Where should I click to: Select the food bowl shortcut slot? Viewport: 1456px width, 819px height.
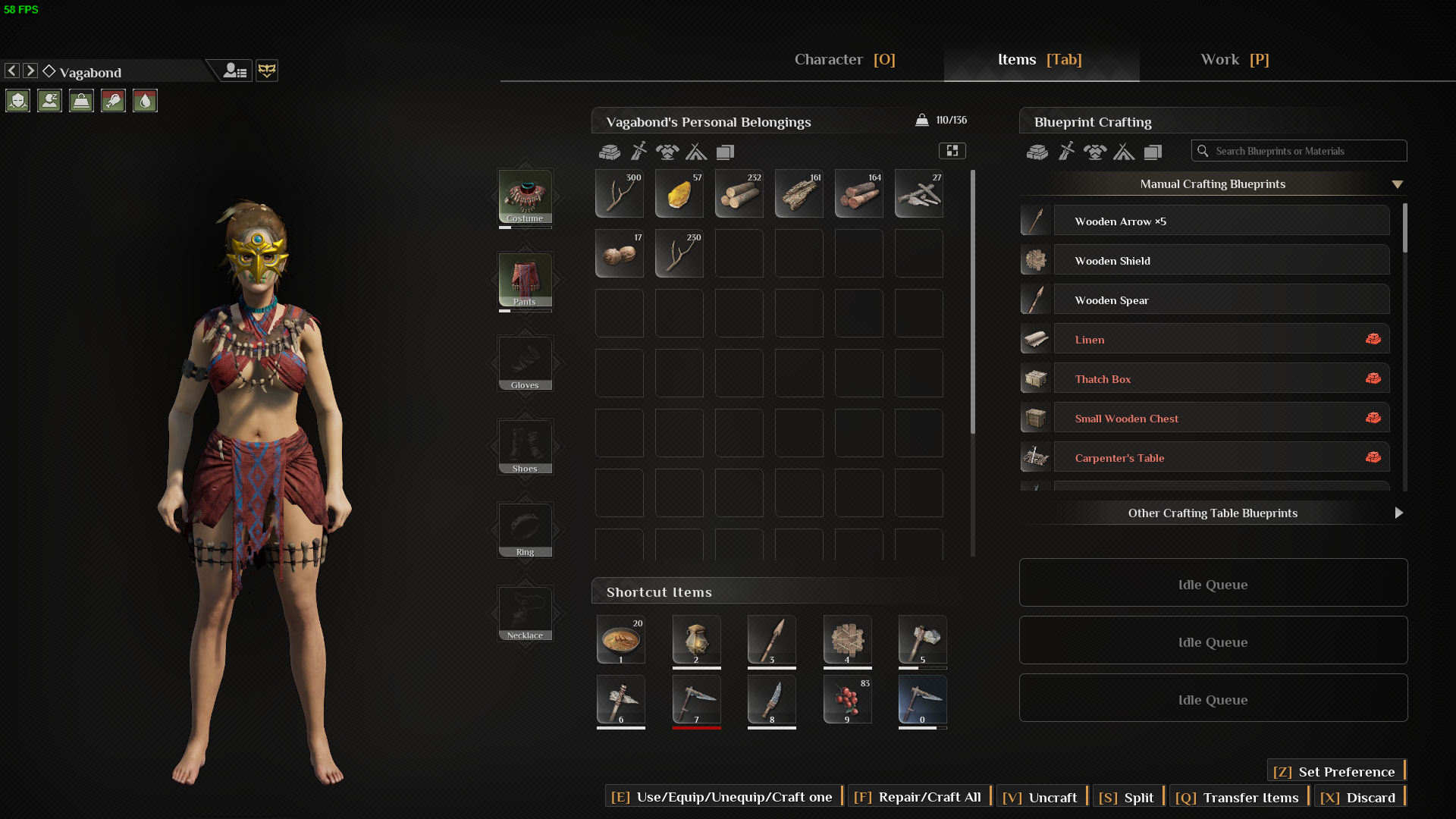(620, 639)
